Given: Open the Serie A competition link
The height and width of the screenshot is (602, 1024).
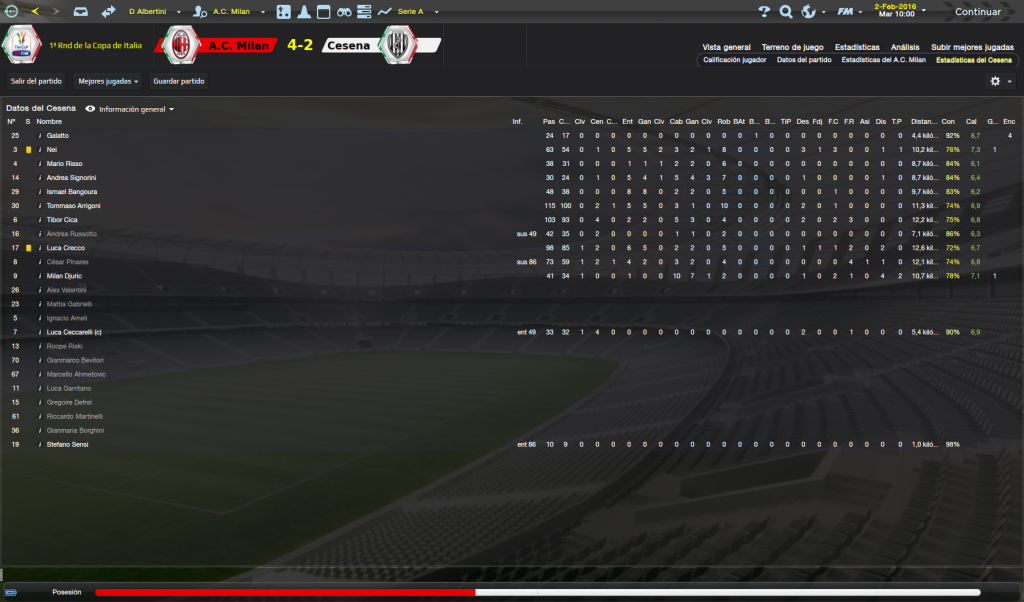Looking at the screenshot, I should coord(409,12).
